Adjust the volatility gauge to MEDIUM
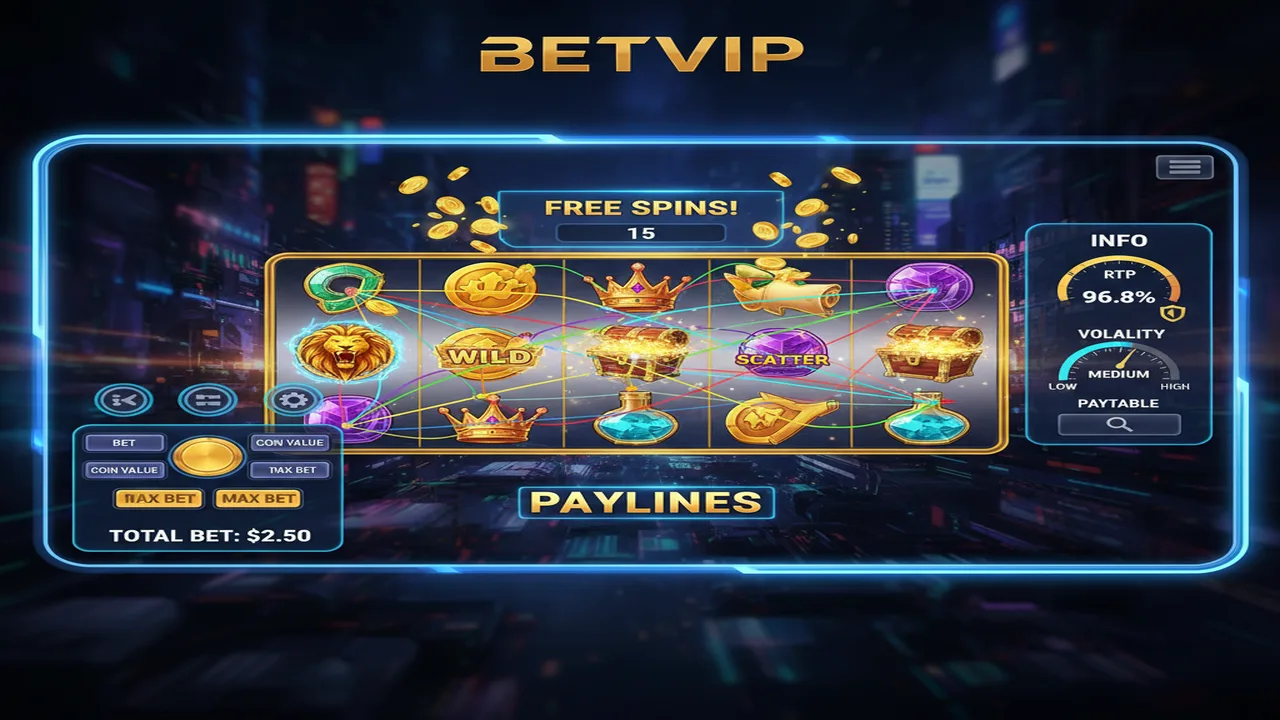Viewport: 1280px width, 720px height. point(1120,368)
